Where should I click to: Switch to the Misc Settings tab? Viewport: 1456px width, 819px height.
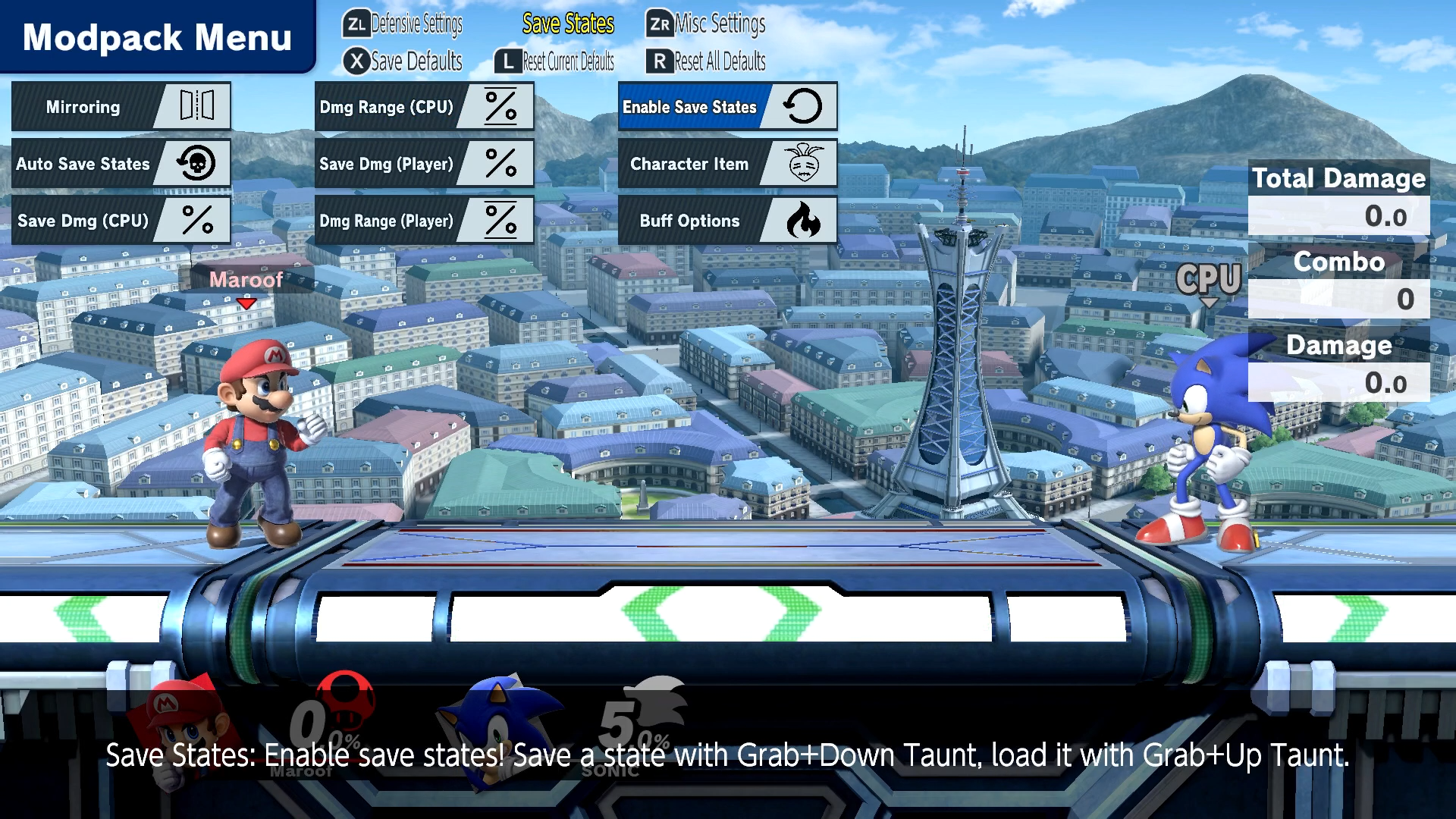tap(707, 24)
